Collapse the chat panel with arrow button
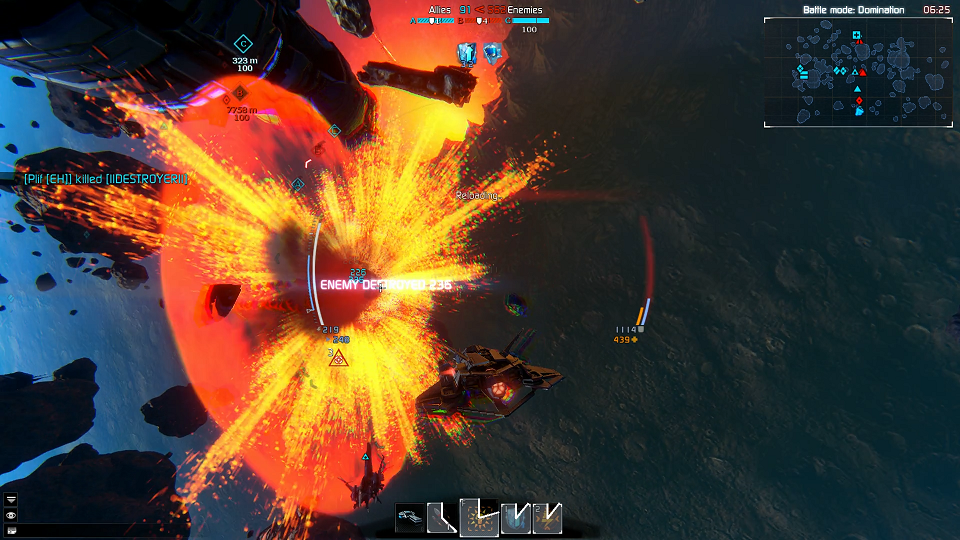This screenshot has height=540, width=960. pos(11,498)
